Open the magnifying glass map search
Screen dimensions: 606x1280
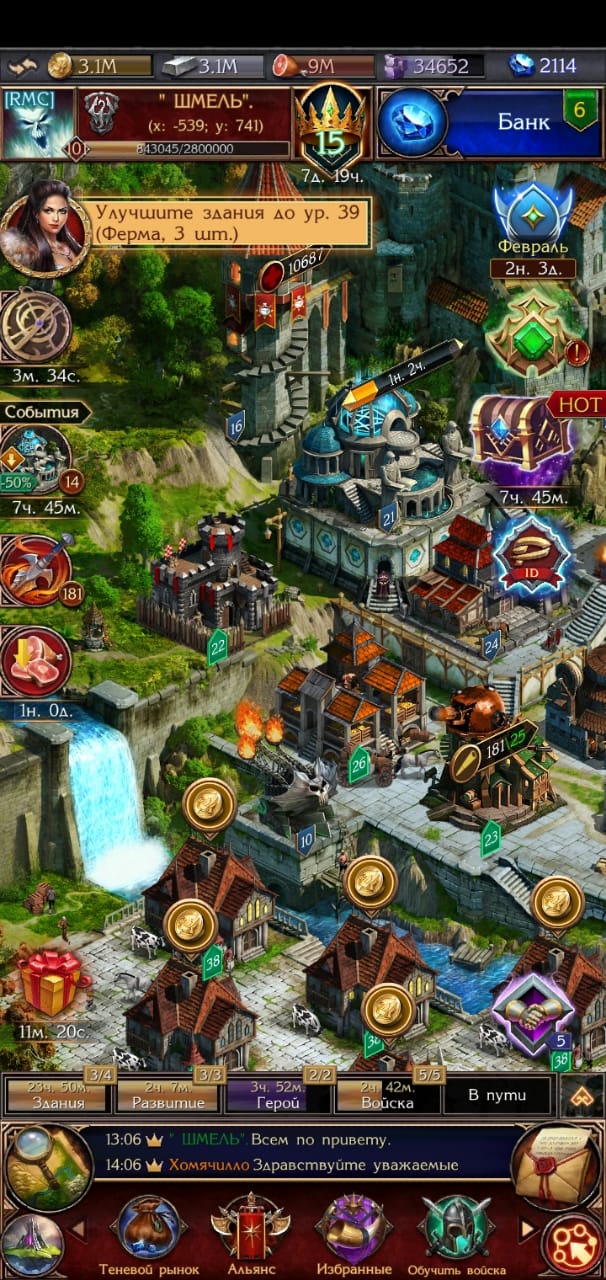click(x=48, y=1166)
